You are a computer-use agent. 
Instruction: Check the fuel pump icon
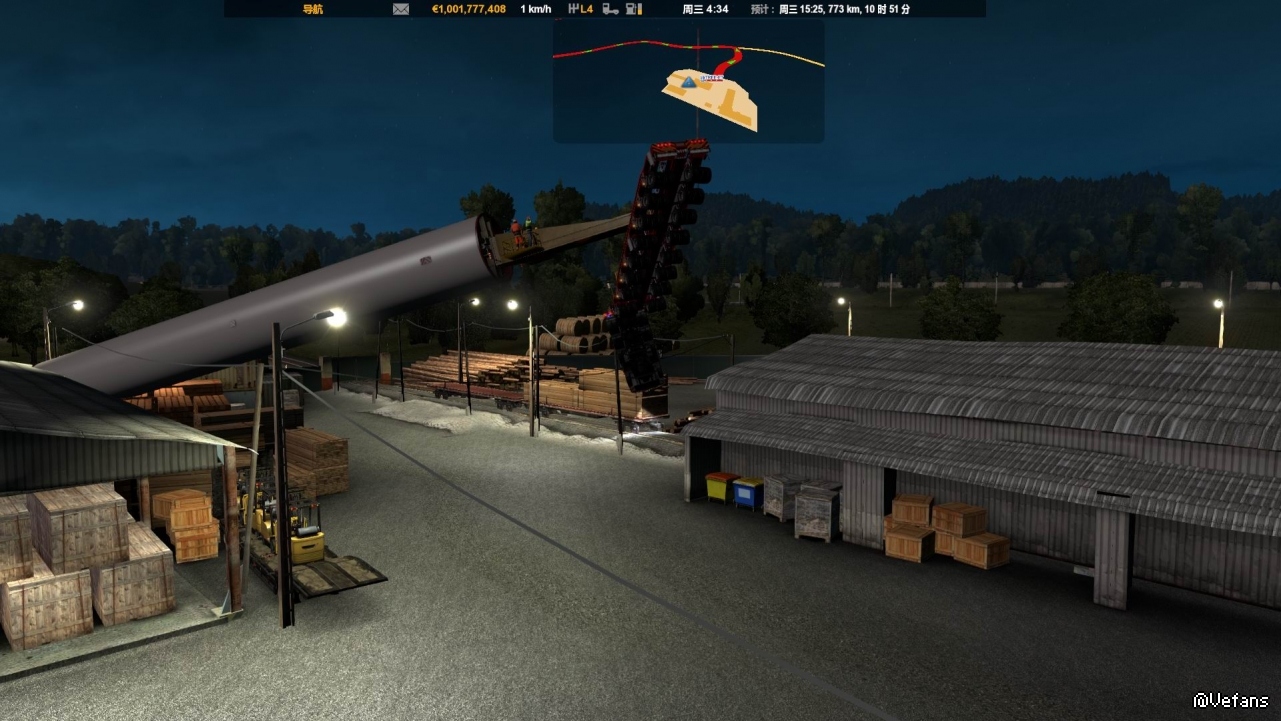[x=633, y=9]
